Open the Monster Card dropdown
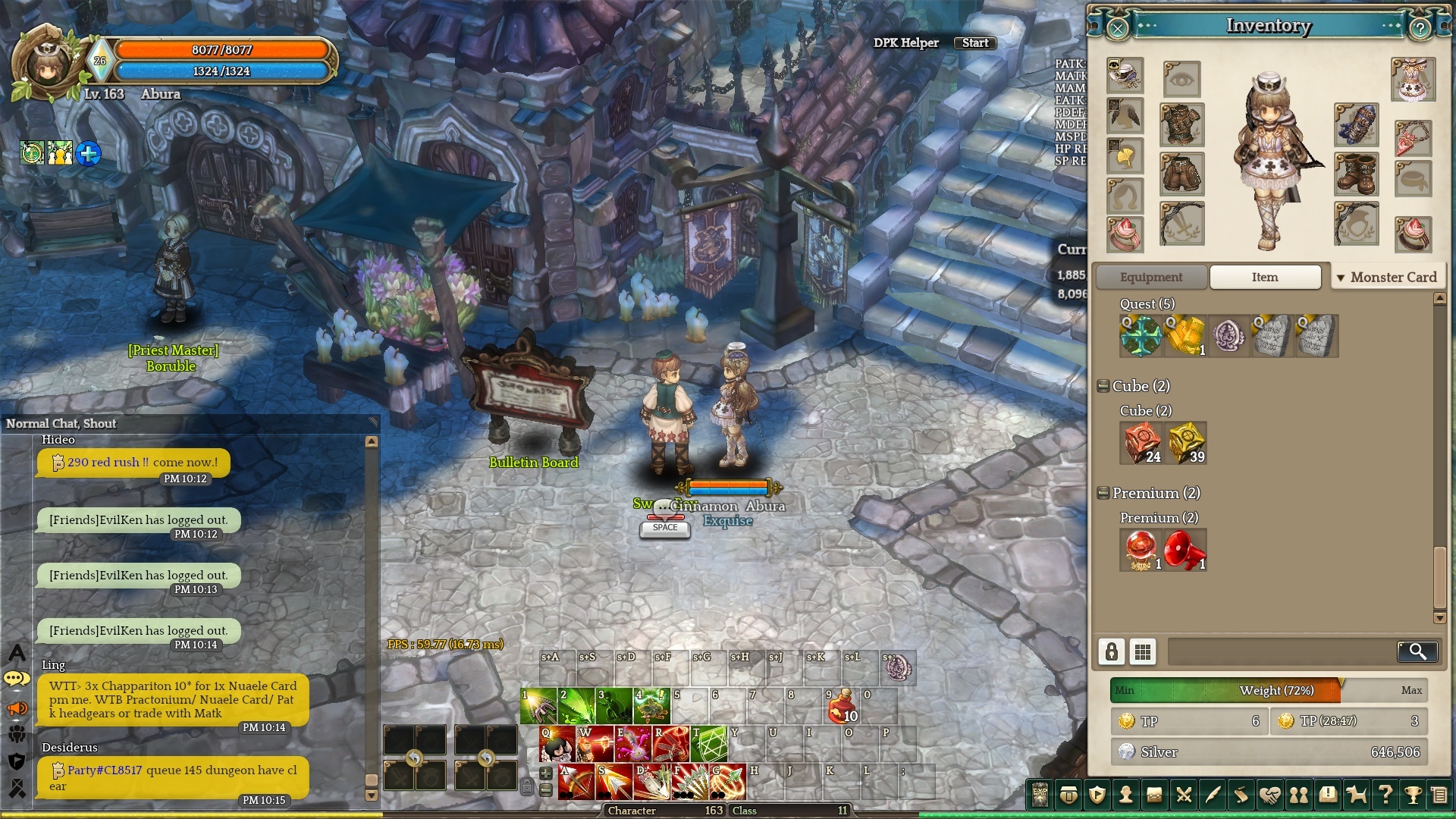Screen dimensions: 1456x819 (1388, 278)
